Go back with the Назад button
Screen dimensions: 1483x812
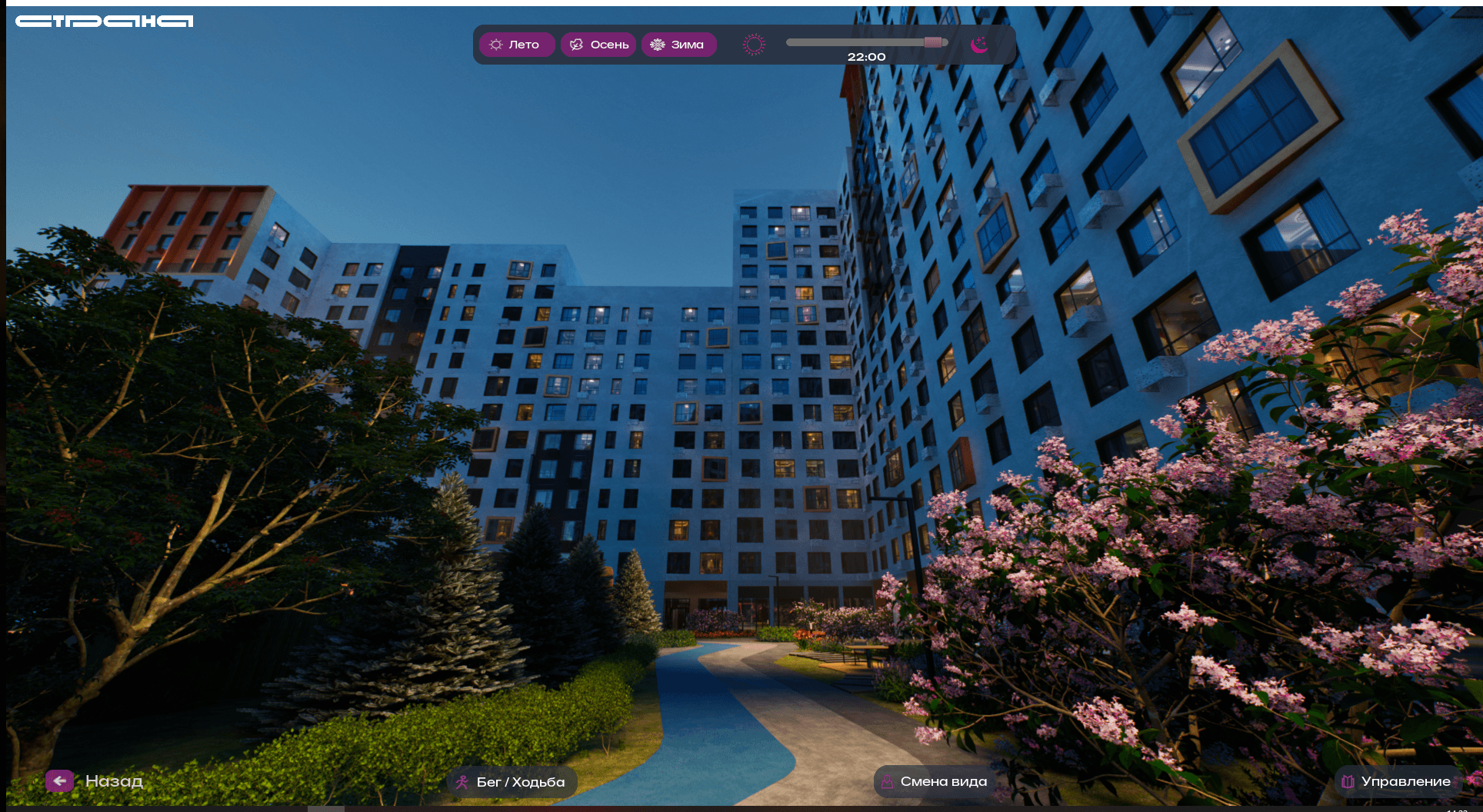point(95,781)
